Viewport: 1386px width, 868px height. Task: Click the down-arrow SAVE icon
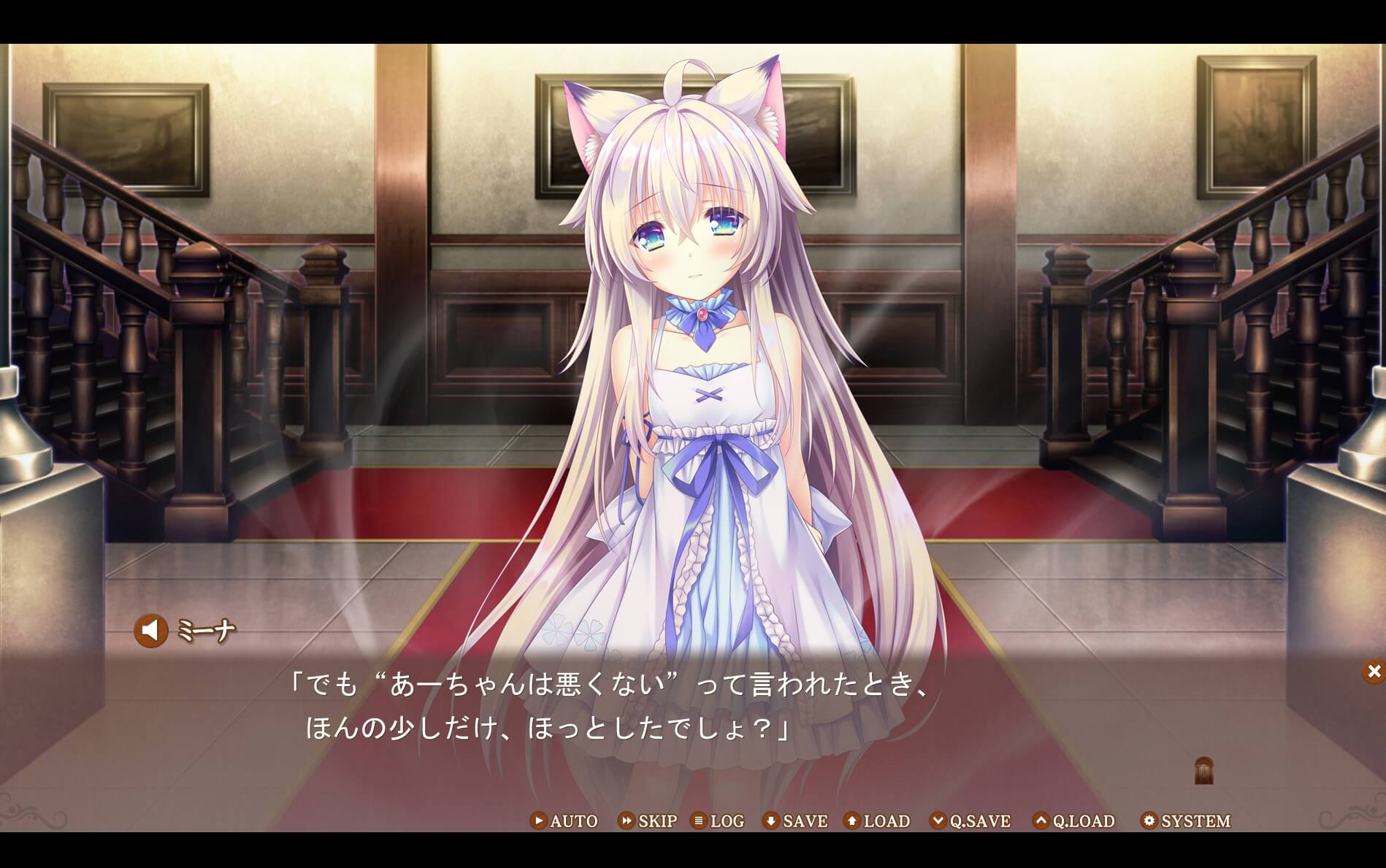click(771, 821)
